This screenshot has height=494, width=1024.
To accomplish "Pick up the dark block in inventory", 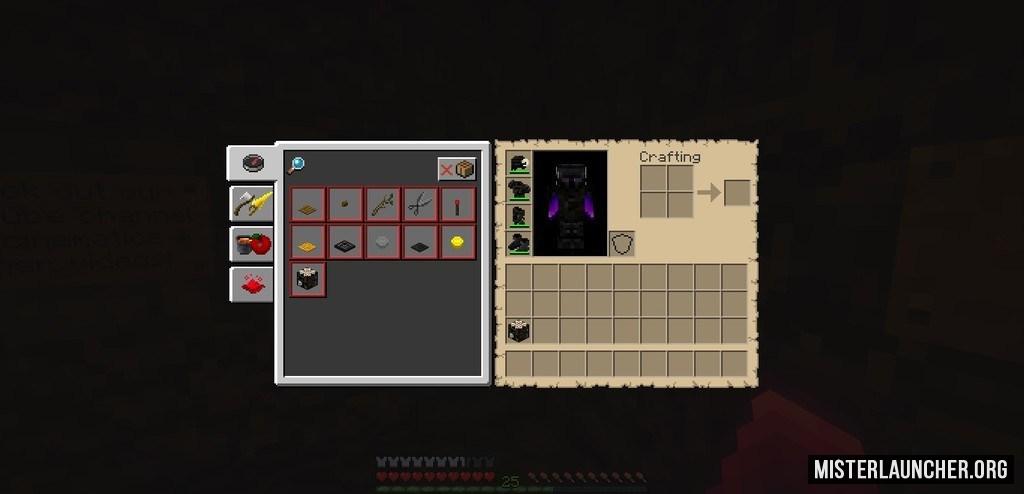I will pos(519,331).
